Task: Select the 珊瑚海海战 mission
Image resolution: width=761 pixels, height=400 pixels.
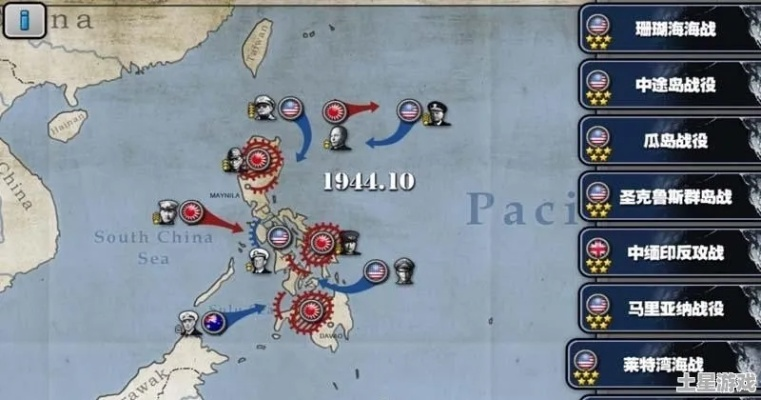Action: click(x=670, y=29)
